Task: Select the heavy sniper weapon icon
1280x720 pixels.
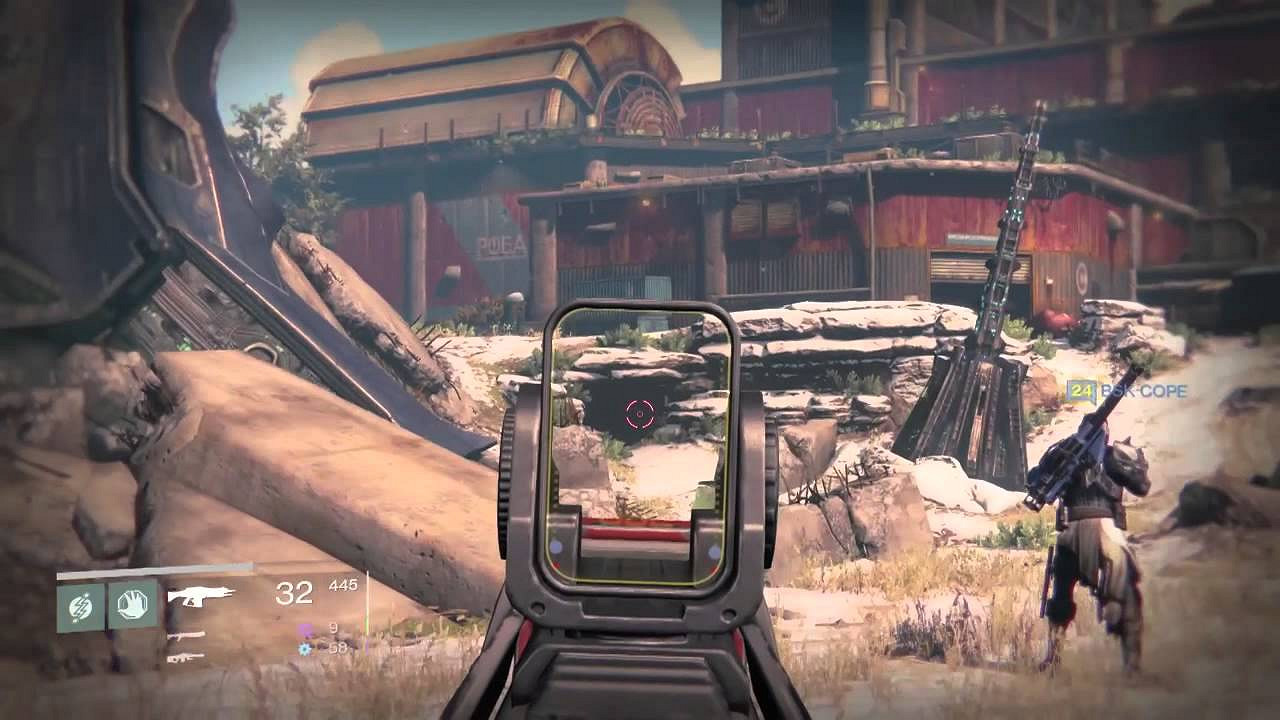Action: 188,658
